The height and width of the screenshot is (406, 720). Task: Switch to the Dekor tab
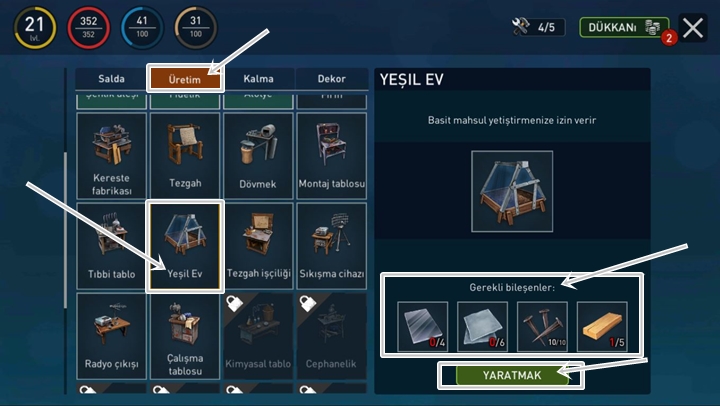coord(331,78)
